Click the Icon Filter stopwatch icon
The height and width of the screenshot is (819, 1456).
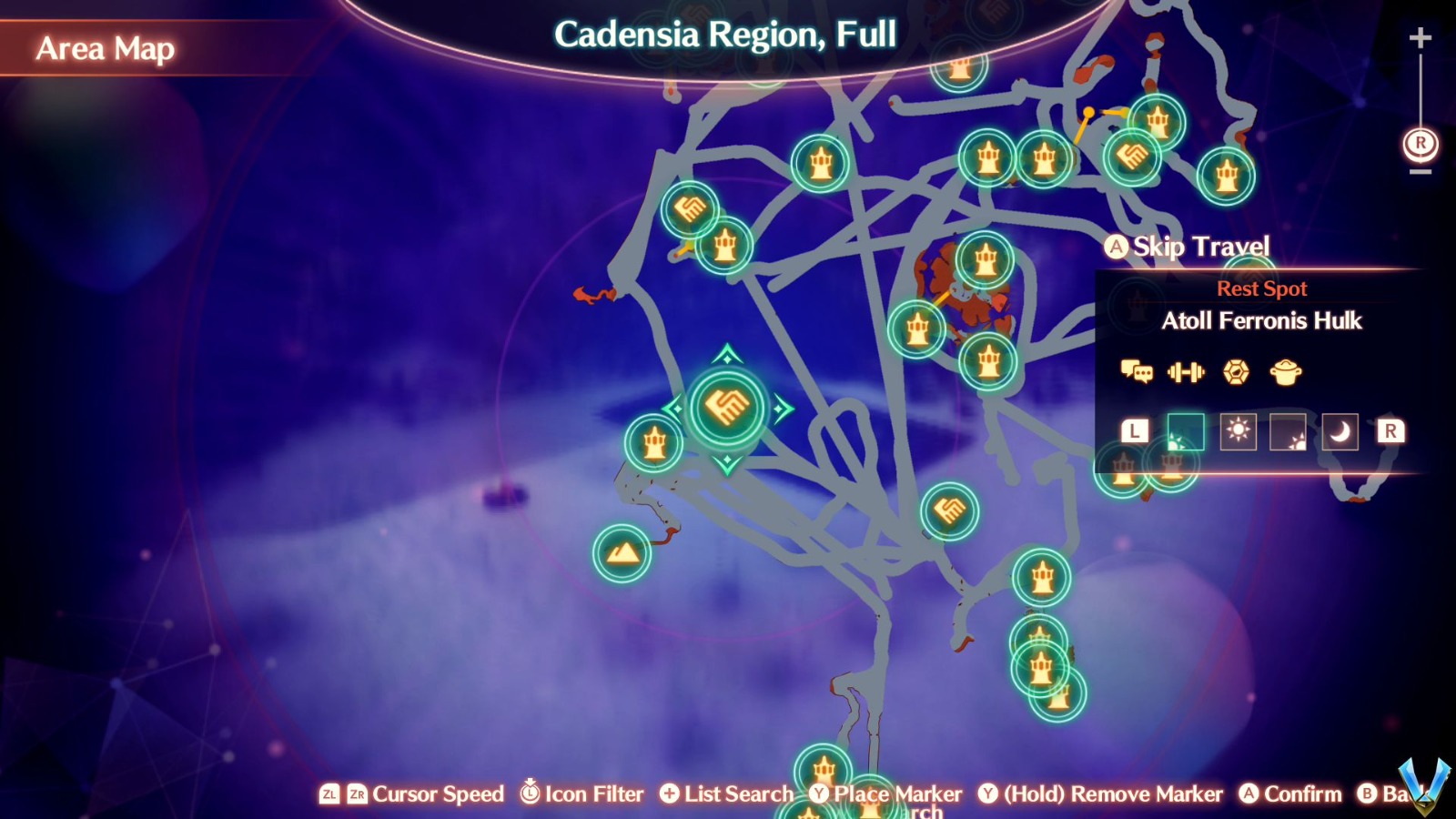pos(529,794)
